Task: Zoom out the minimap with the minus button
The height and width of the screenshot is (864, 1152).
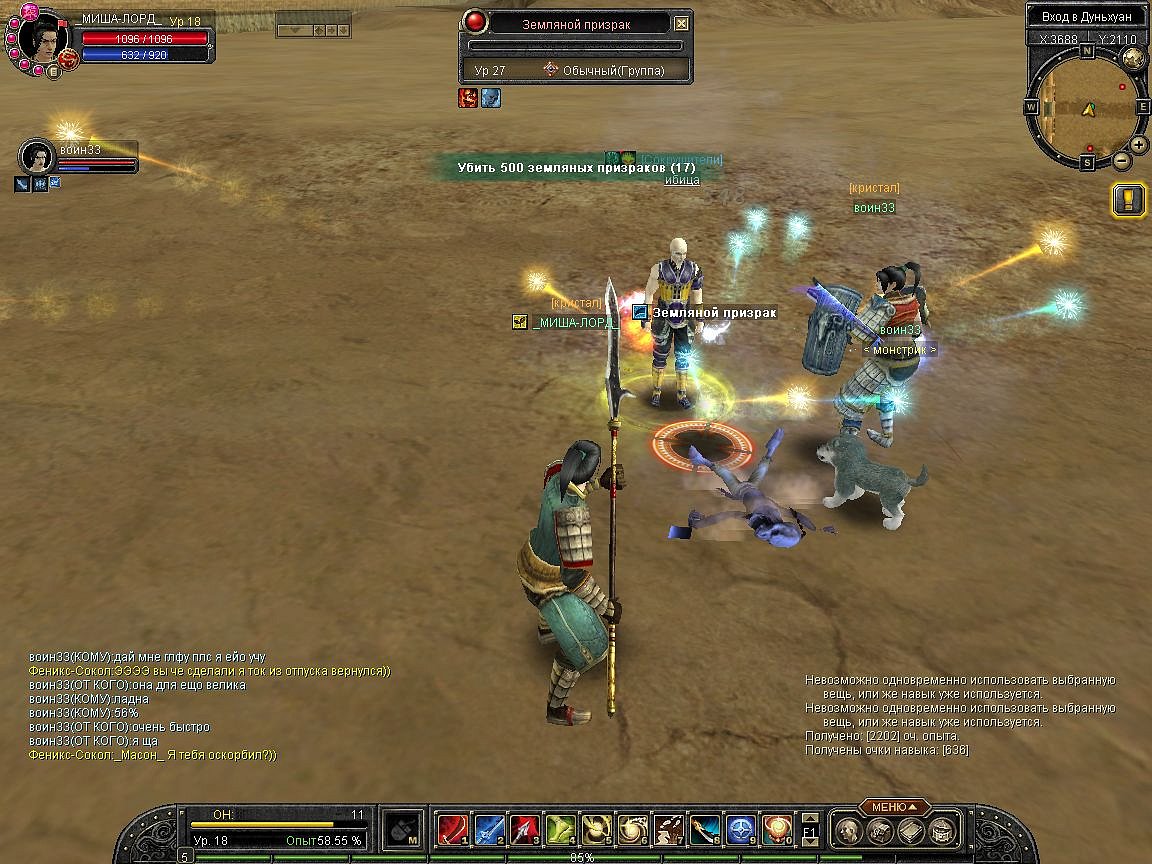Action: click(x=1122, y=160)
